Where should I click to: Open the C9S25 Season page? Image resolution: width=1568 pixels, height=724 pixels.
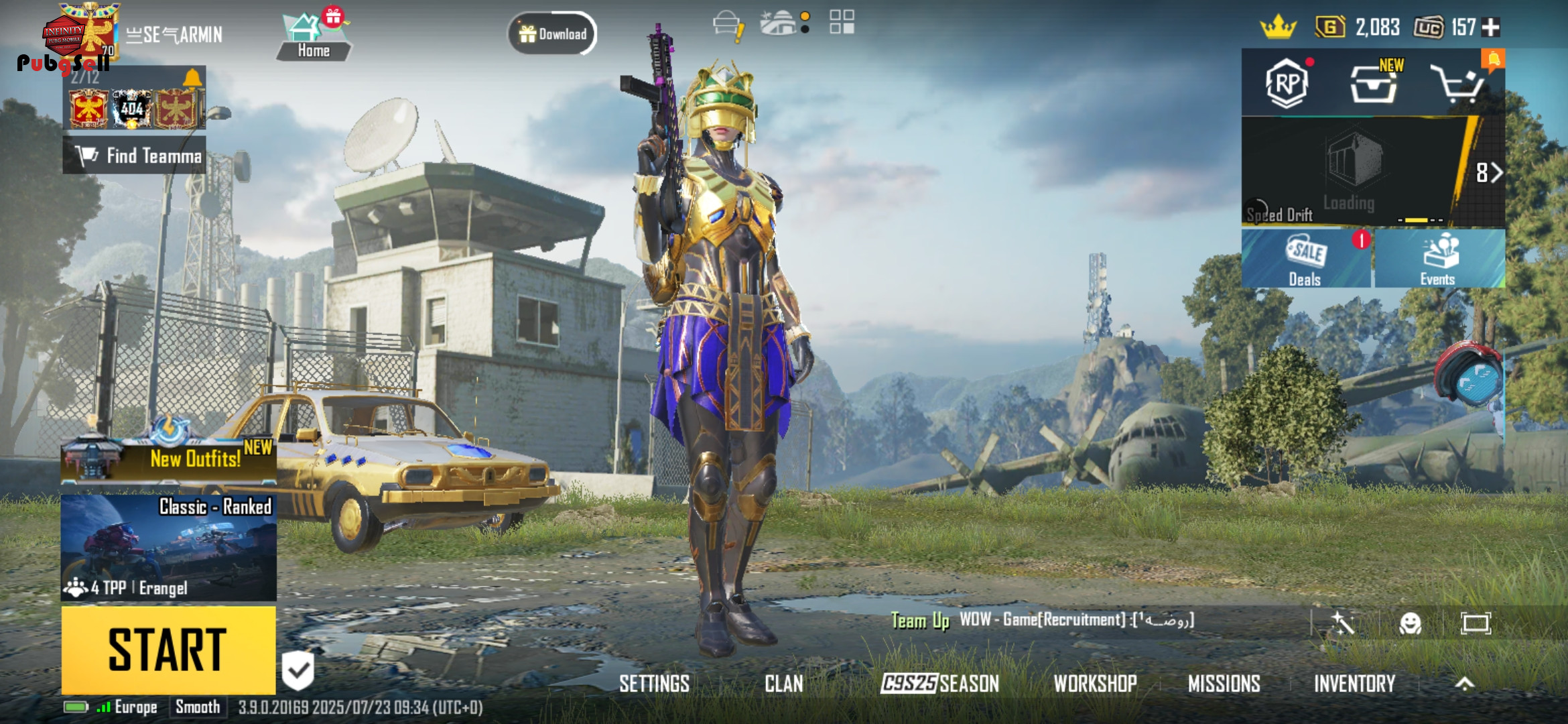coord(939,684)
